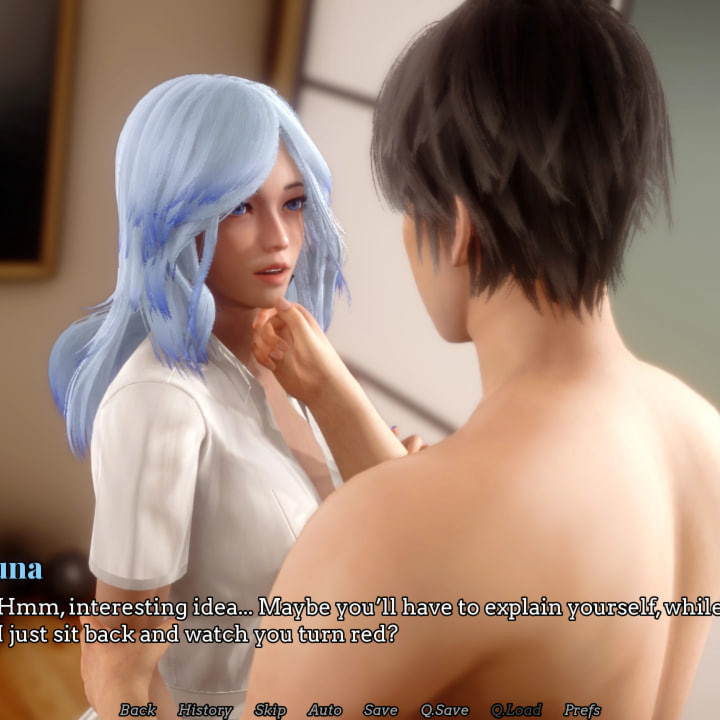Open the dialogue History log

205,710
